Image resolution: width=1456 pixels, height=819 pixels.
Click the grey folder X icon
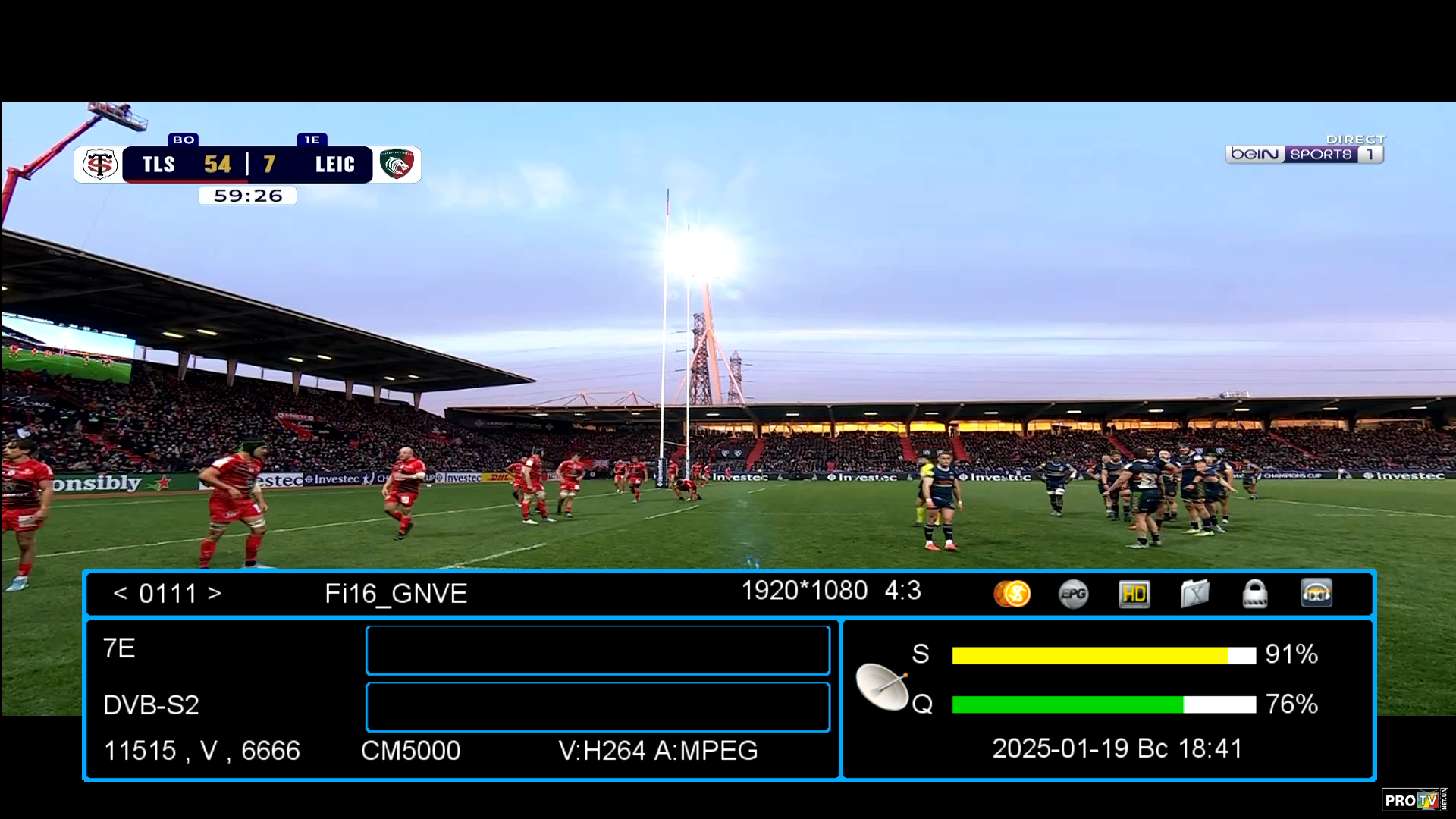click(x=1194, y=594)
